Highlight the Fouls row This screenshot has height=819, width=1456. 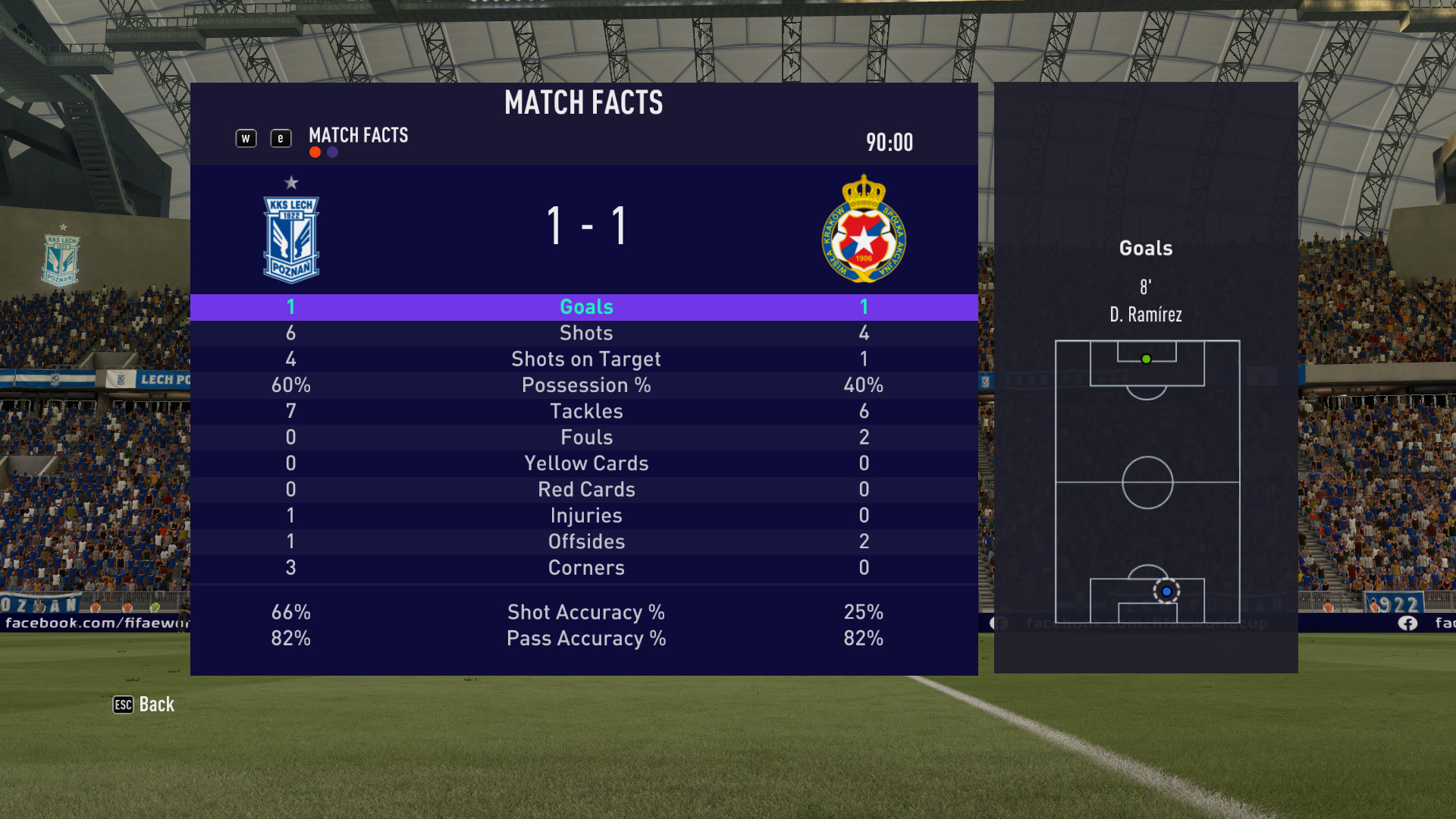click(x=585, y=438)
